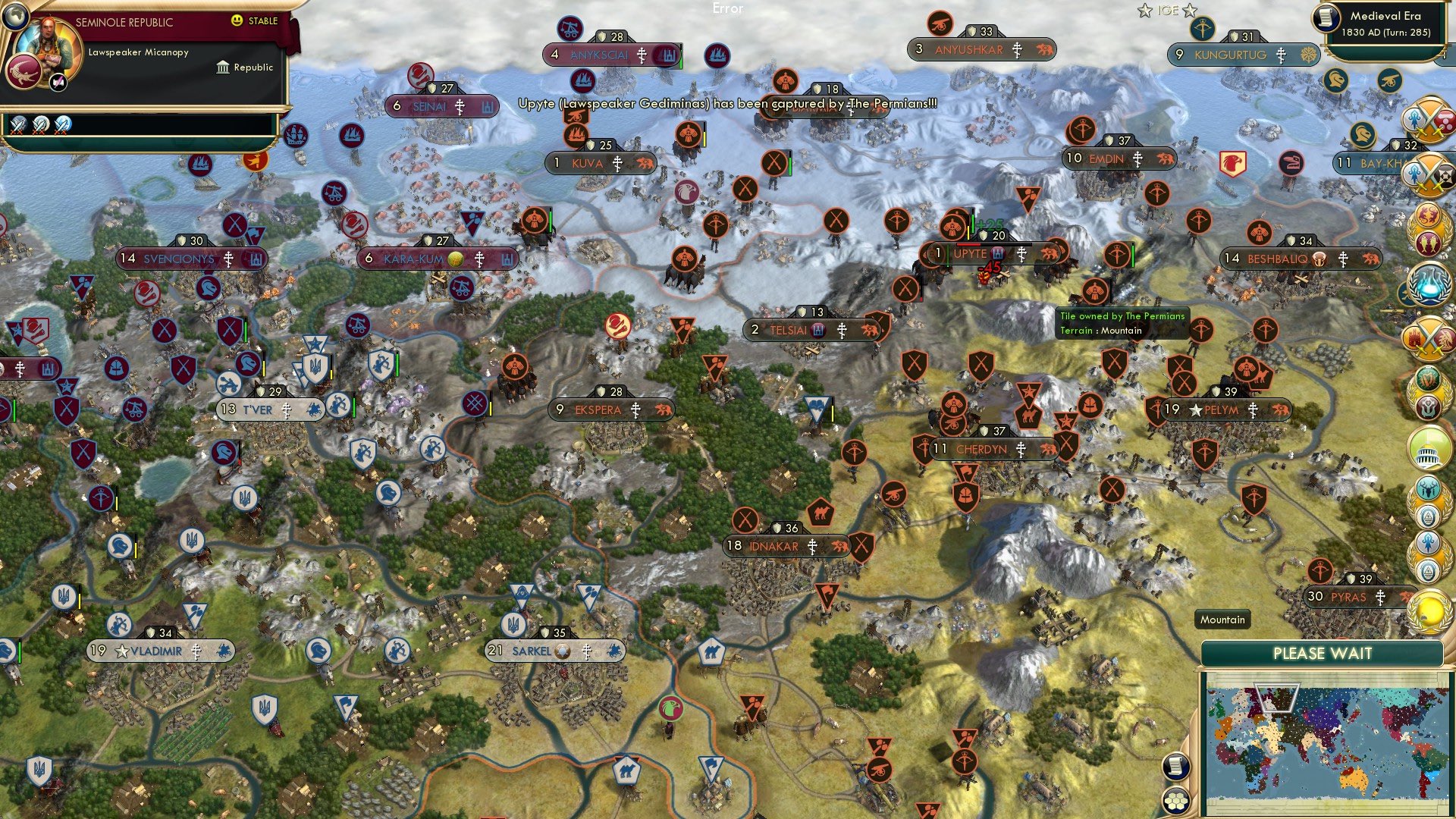Image resolution: width=1456 pixels, height=819 pixels.
Task: Click the smiley STABLE happiness indicator
Action: (x=237, y=21)
